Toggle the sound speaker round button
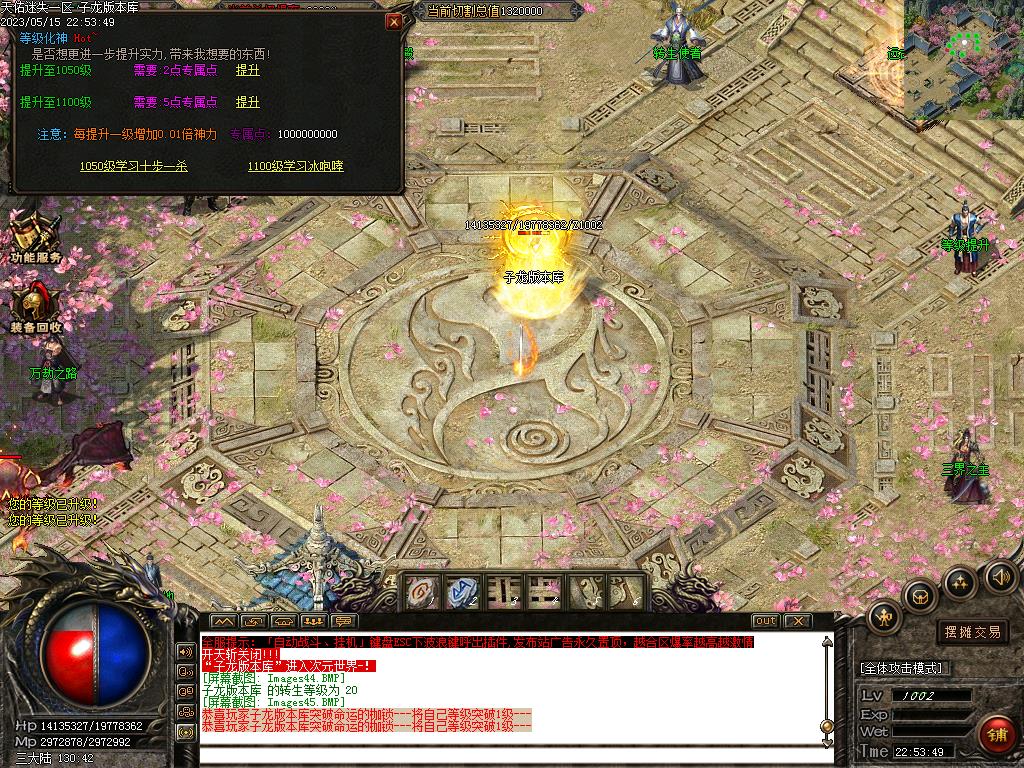Screen dimensions: 1024x768 [1001, 575]
